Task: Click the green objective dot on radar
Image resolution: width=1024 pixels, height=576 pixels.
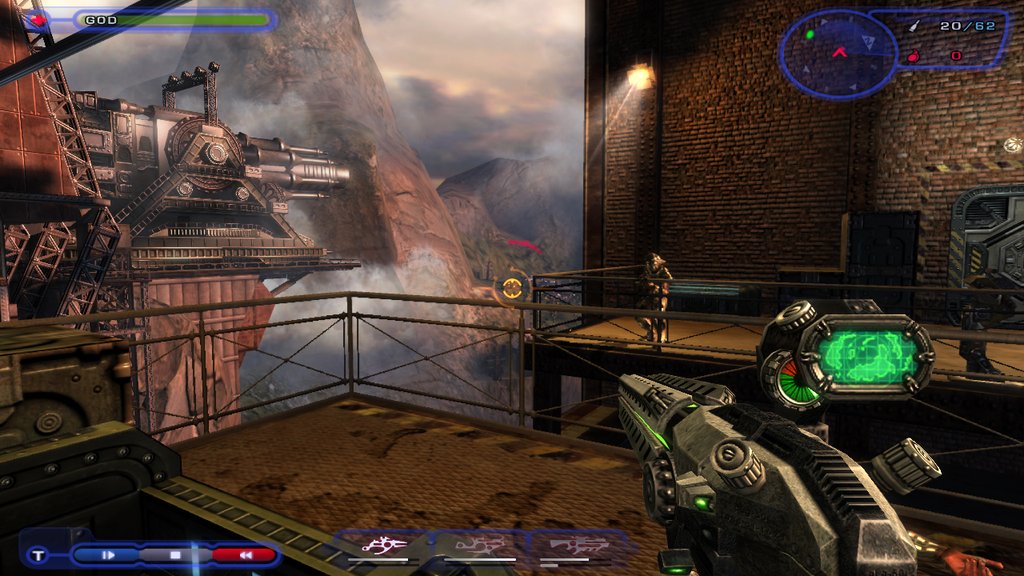Action: click(810, 35)
